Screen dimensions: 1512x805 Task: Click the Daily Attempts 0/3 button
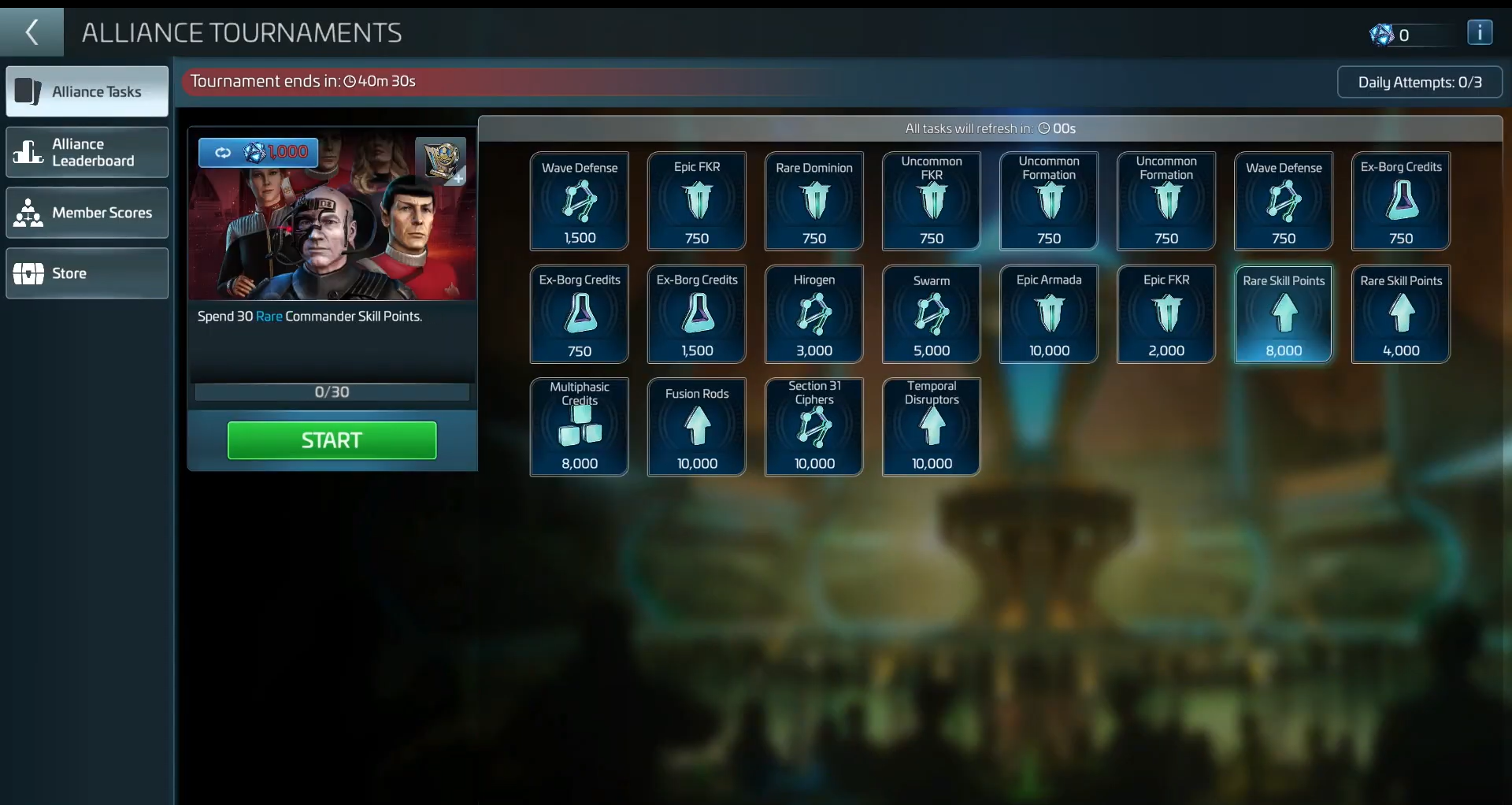(1420, 82)
